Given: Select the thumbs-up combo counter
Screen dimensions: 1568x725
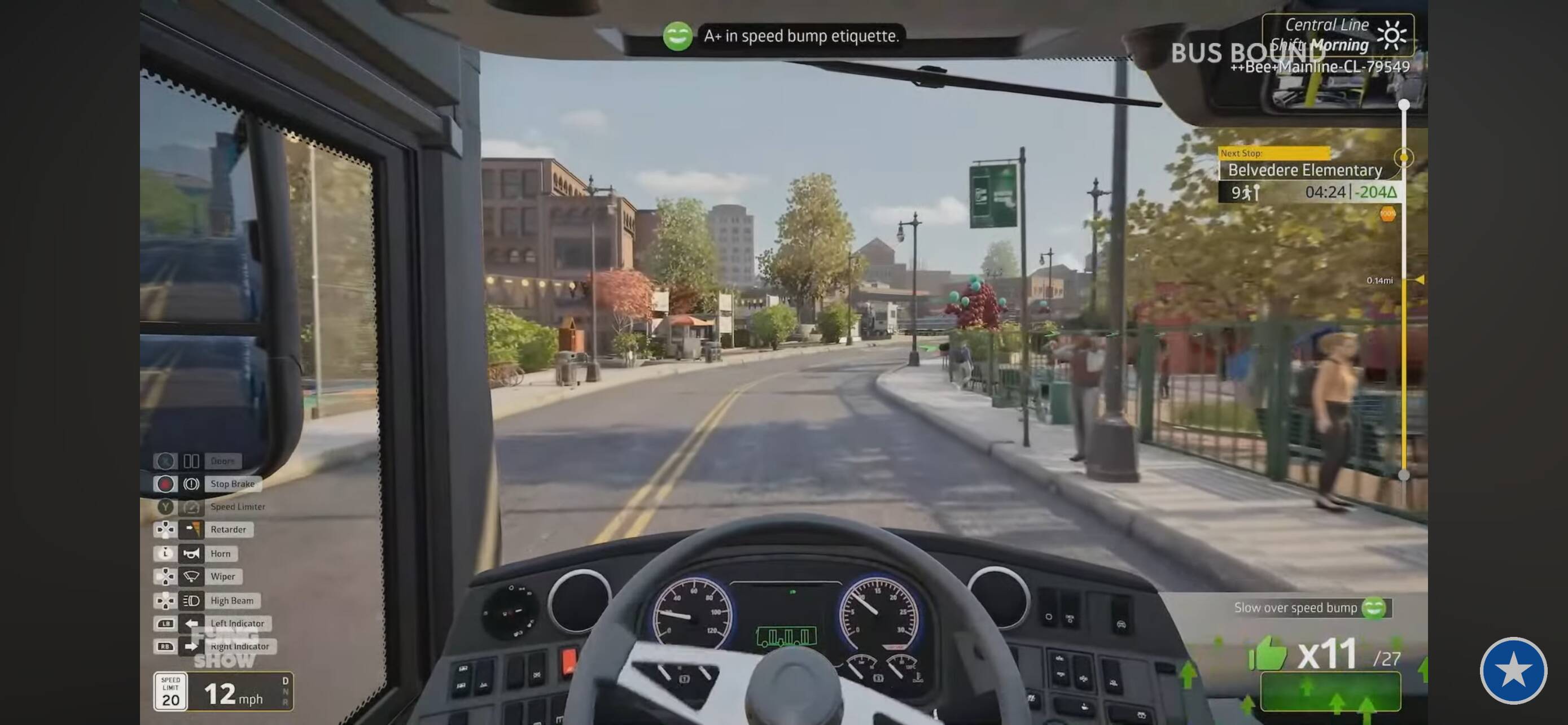Looking at the screenshot, I should pos(1269,654).
